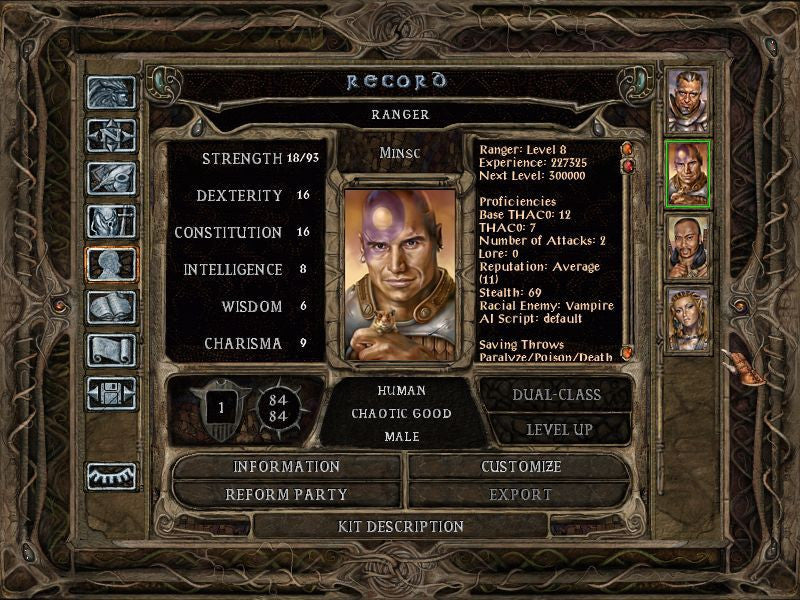Click the closed eye rest icon
800x600 pixels.
[x=111, y=476]
